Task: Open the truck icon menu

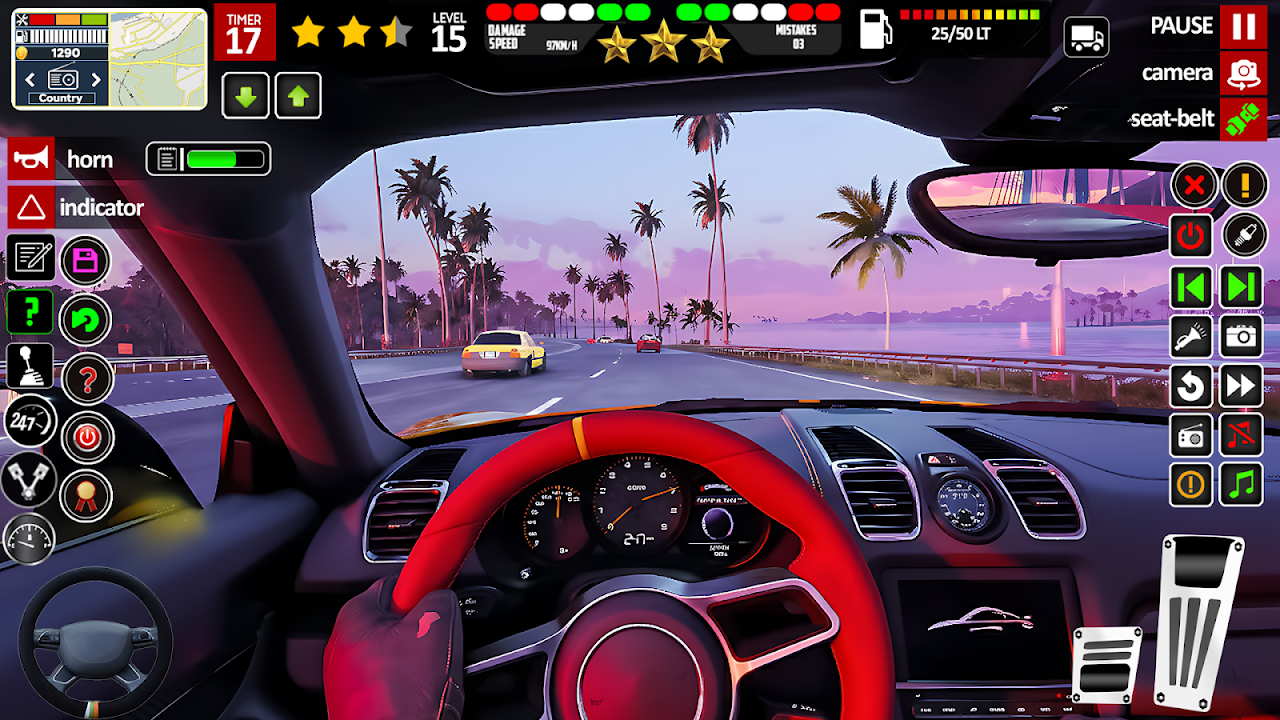Action: click(x=1086, y=38)
